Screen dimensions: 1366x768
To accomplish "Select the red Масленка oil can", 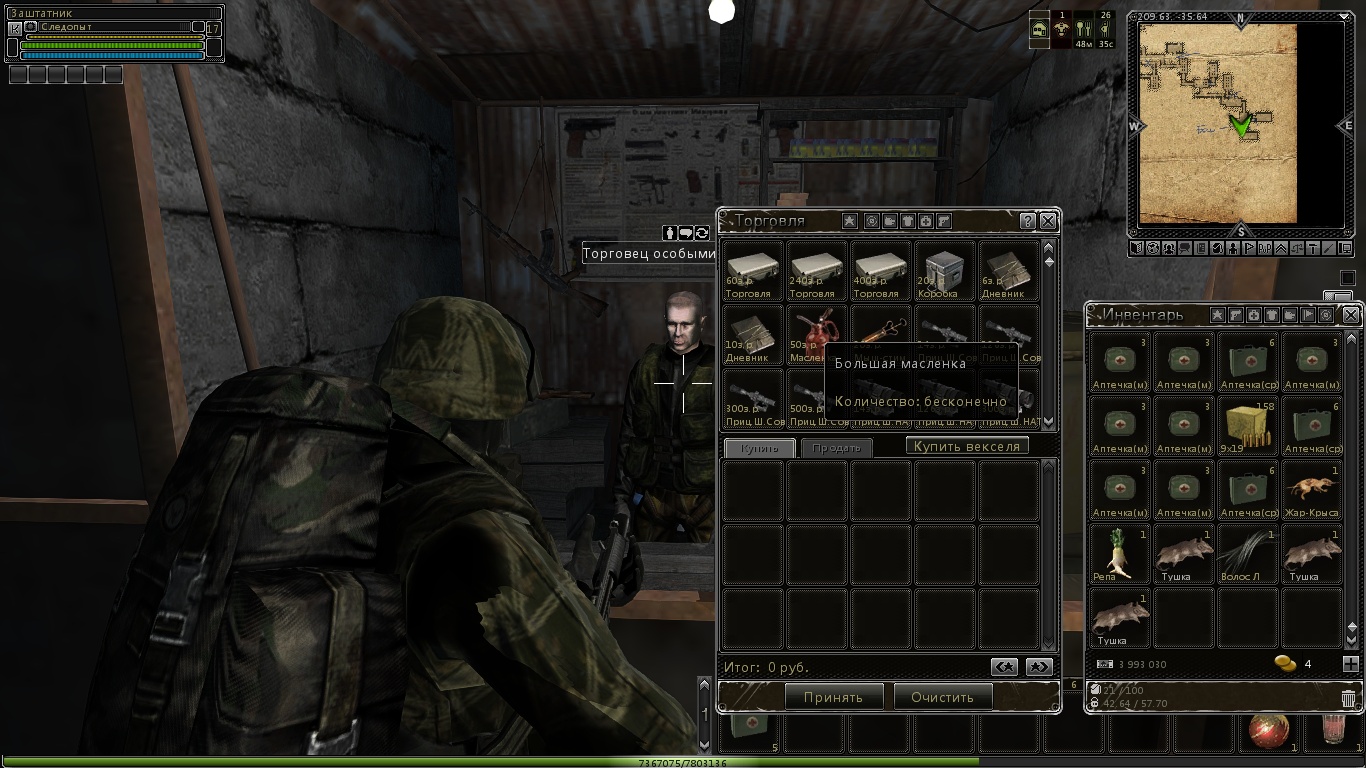I will coord(816,334).
